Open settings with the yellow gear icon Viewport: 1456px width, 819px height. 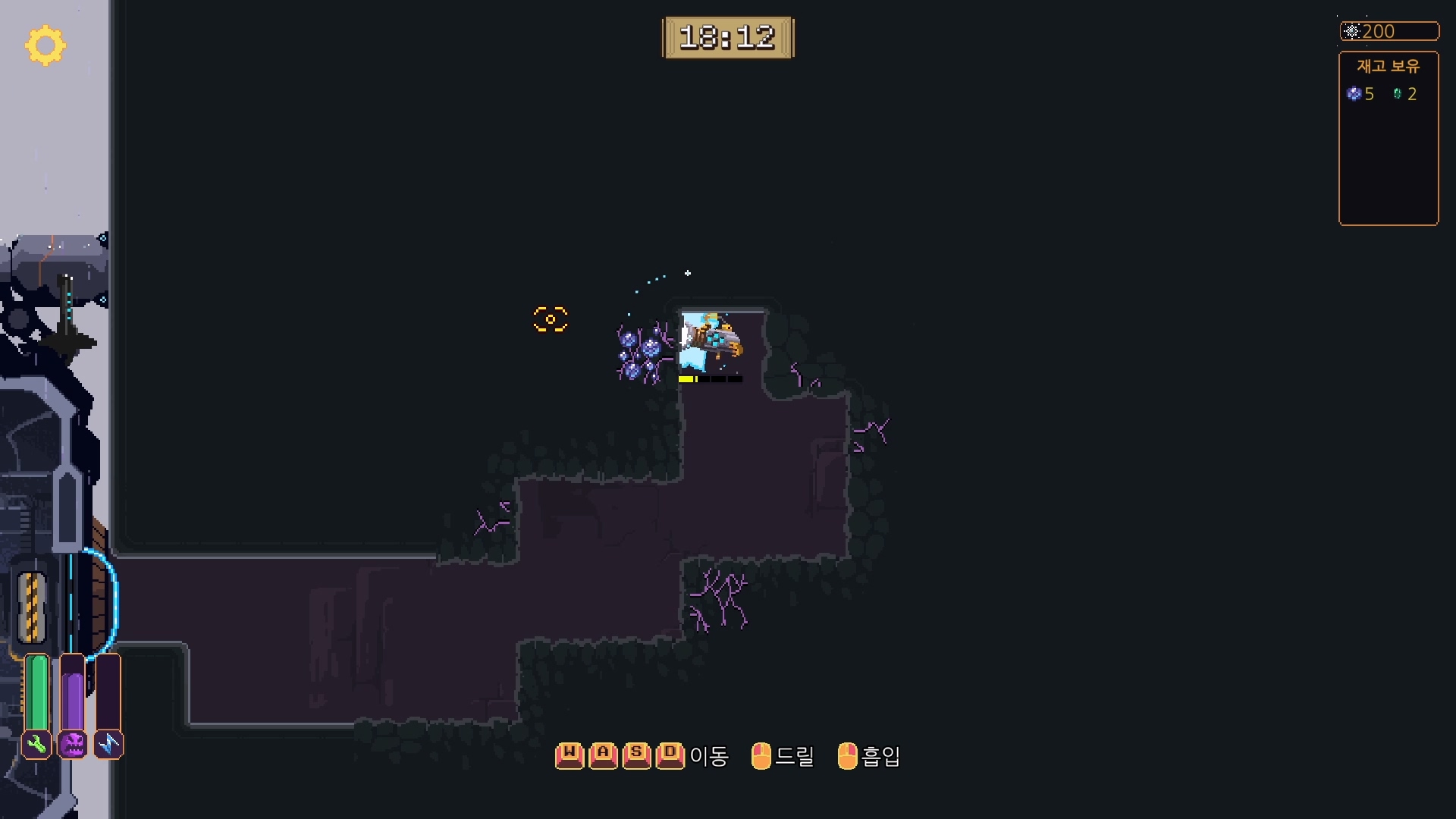tap(45, 45)
